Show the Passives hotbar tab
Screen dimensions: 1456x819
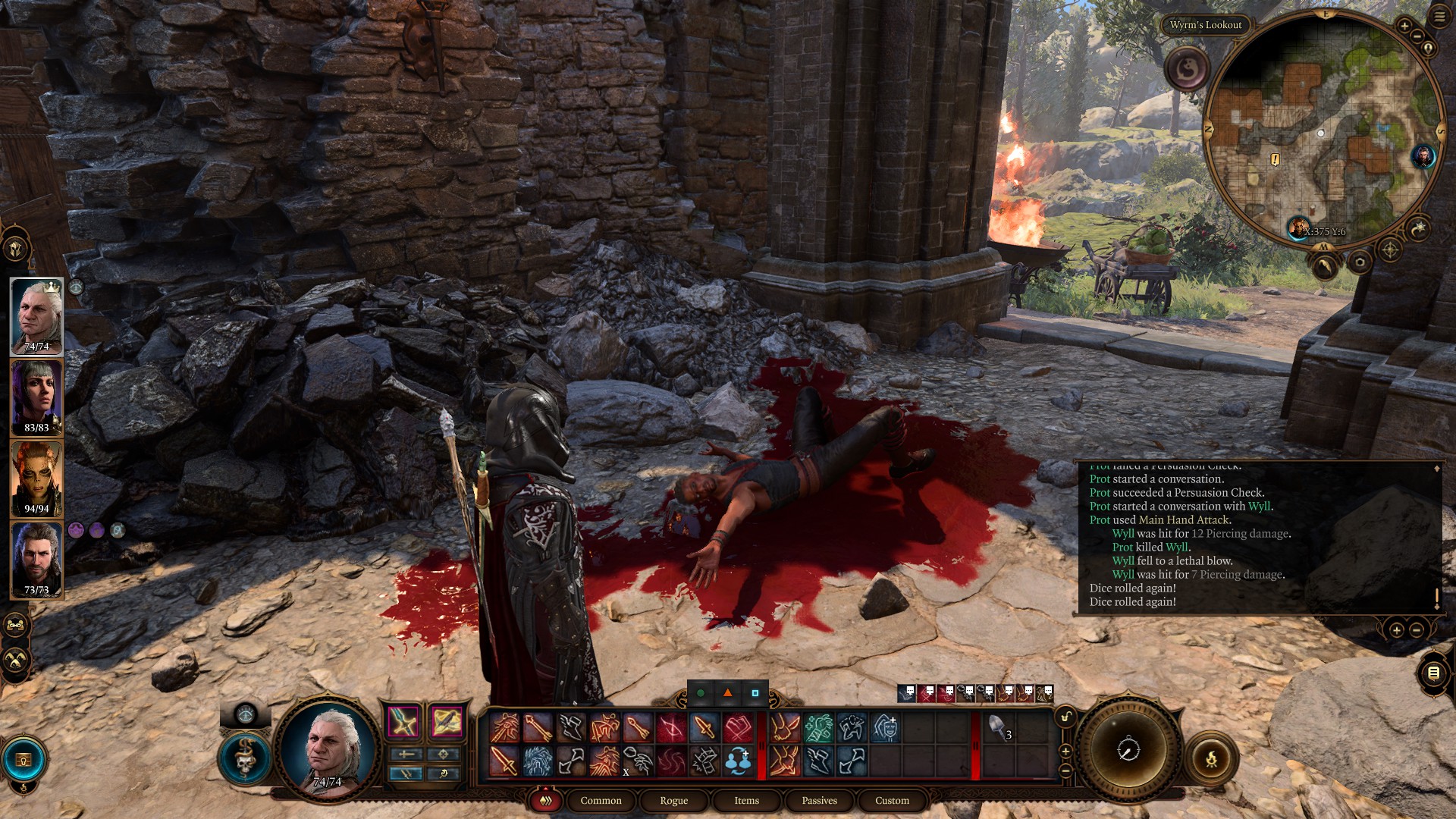tap(819, 800)
